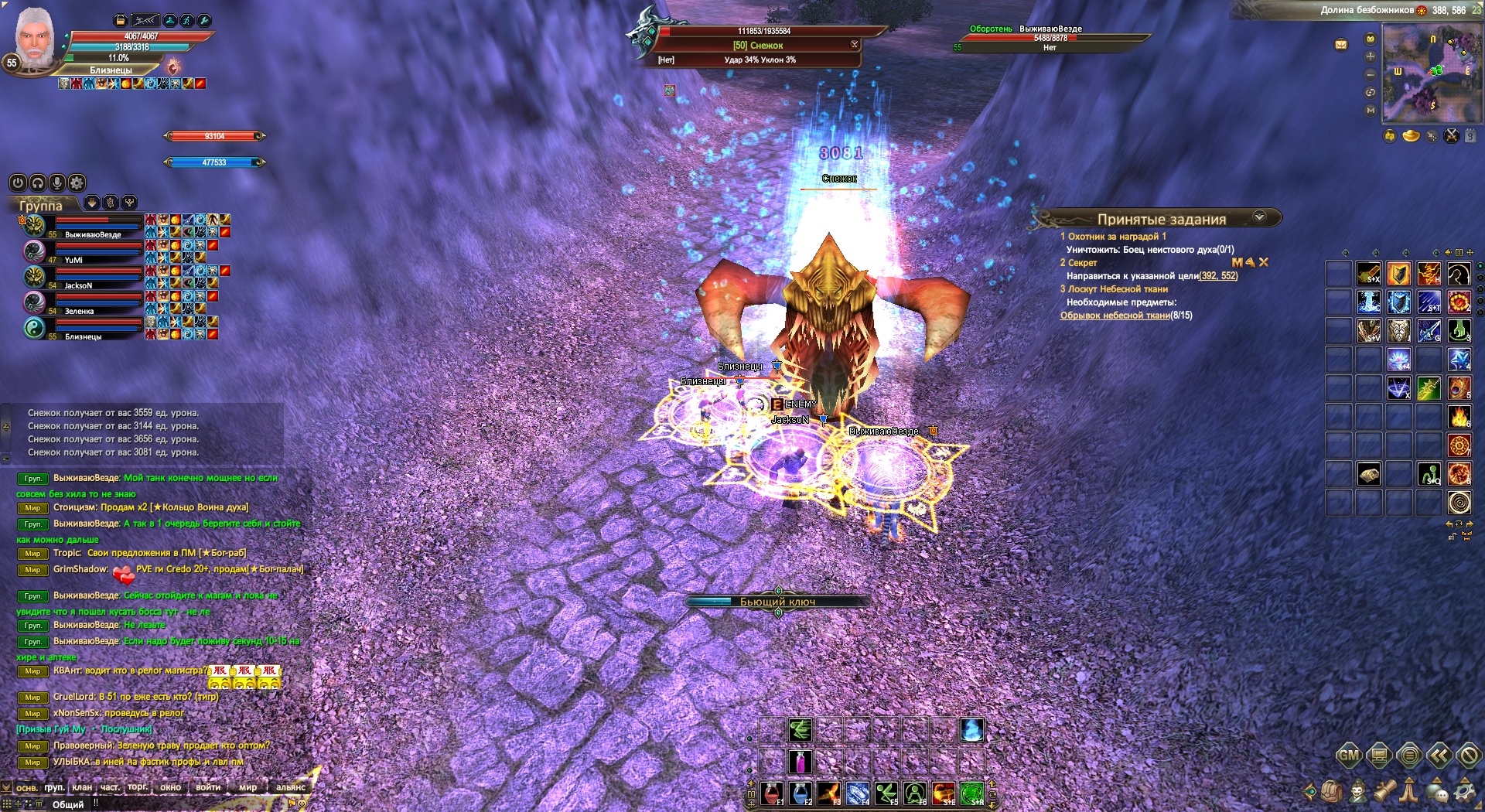The width and height of the screenshot is (1485, 812).
Task: Use the red health potion hotbar slot
Action: (771, 793)
